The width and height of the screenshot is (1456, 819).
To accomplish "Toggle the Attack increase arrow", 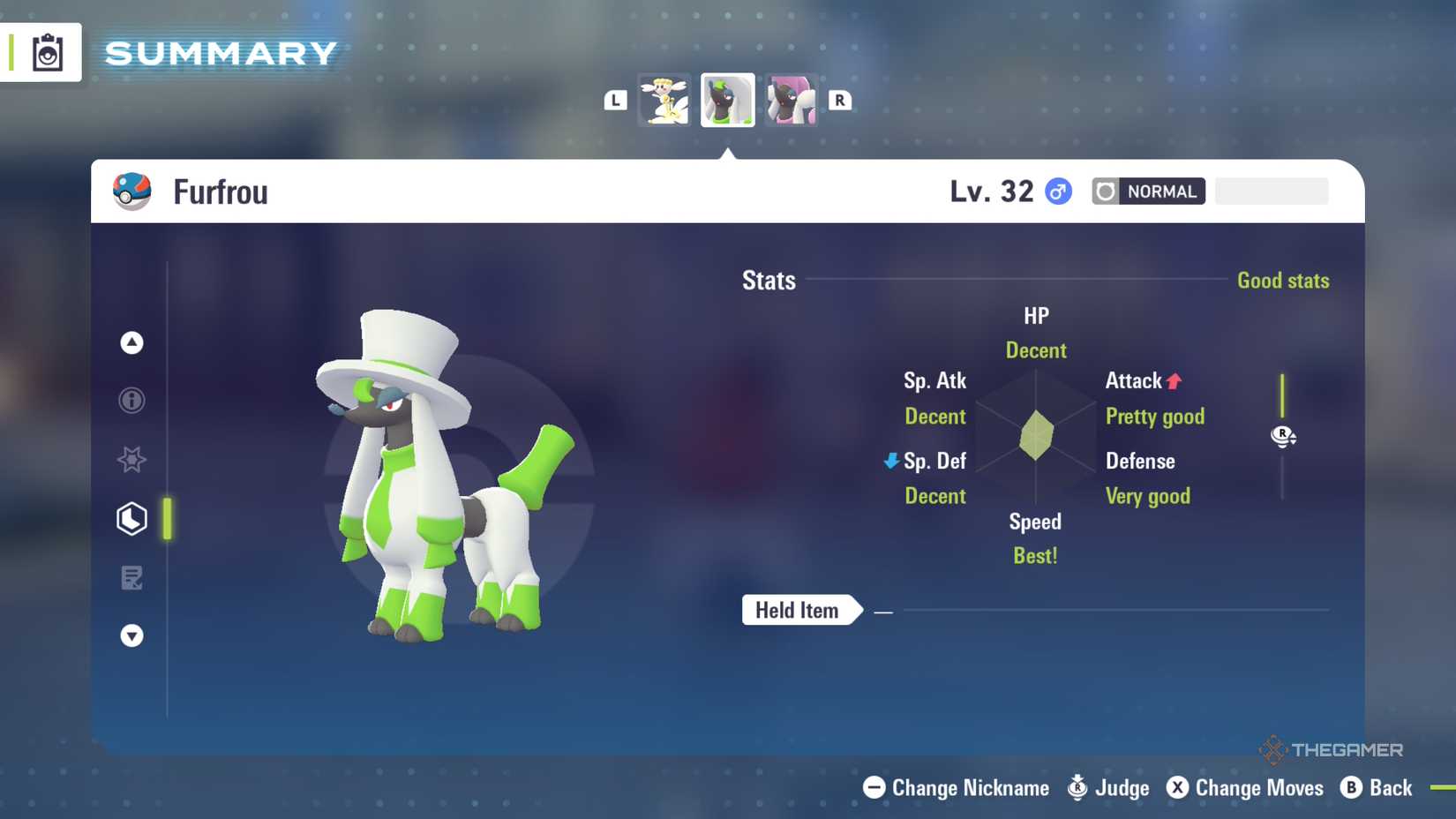I will coord(1174,380).
